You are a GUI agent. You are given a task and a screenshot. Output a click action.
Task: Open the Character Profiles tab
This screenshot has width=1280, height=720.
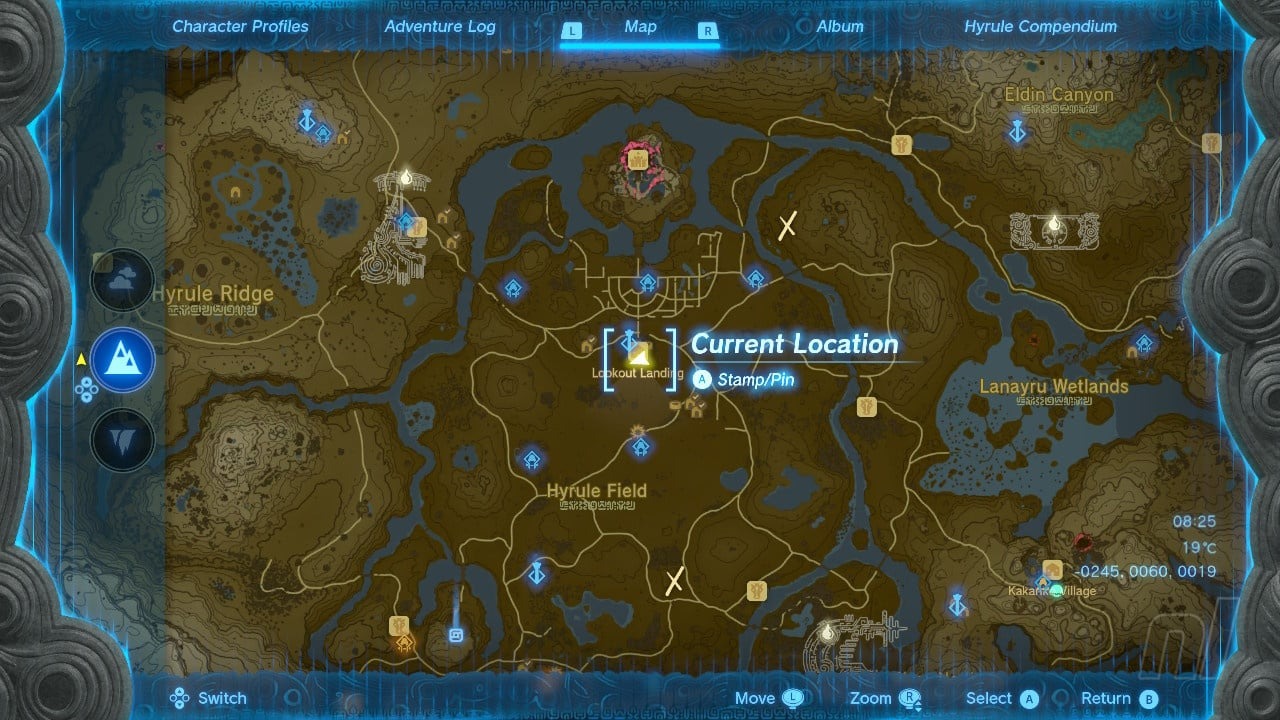tap(240, 27)
